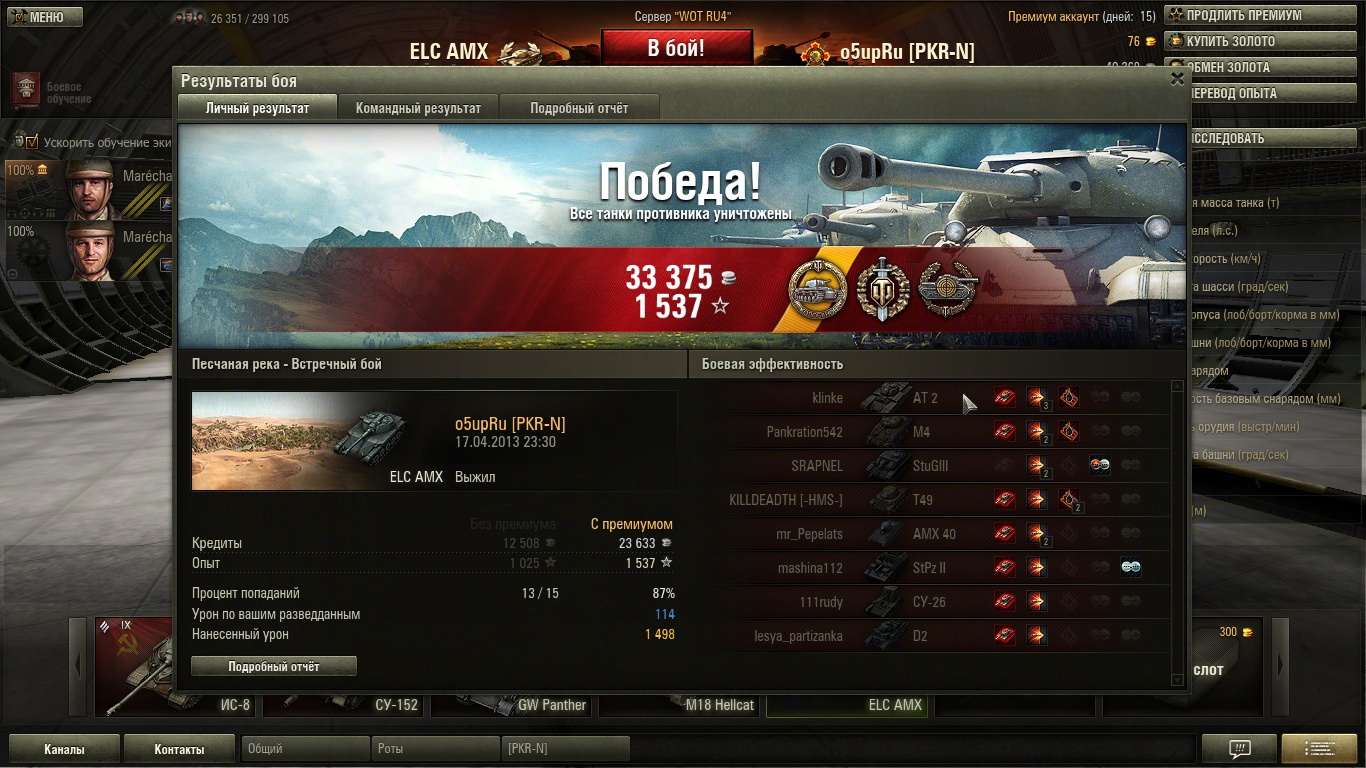Open the Меню button
The image size is (1366, 768).
click(42, 17)
